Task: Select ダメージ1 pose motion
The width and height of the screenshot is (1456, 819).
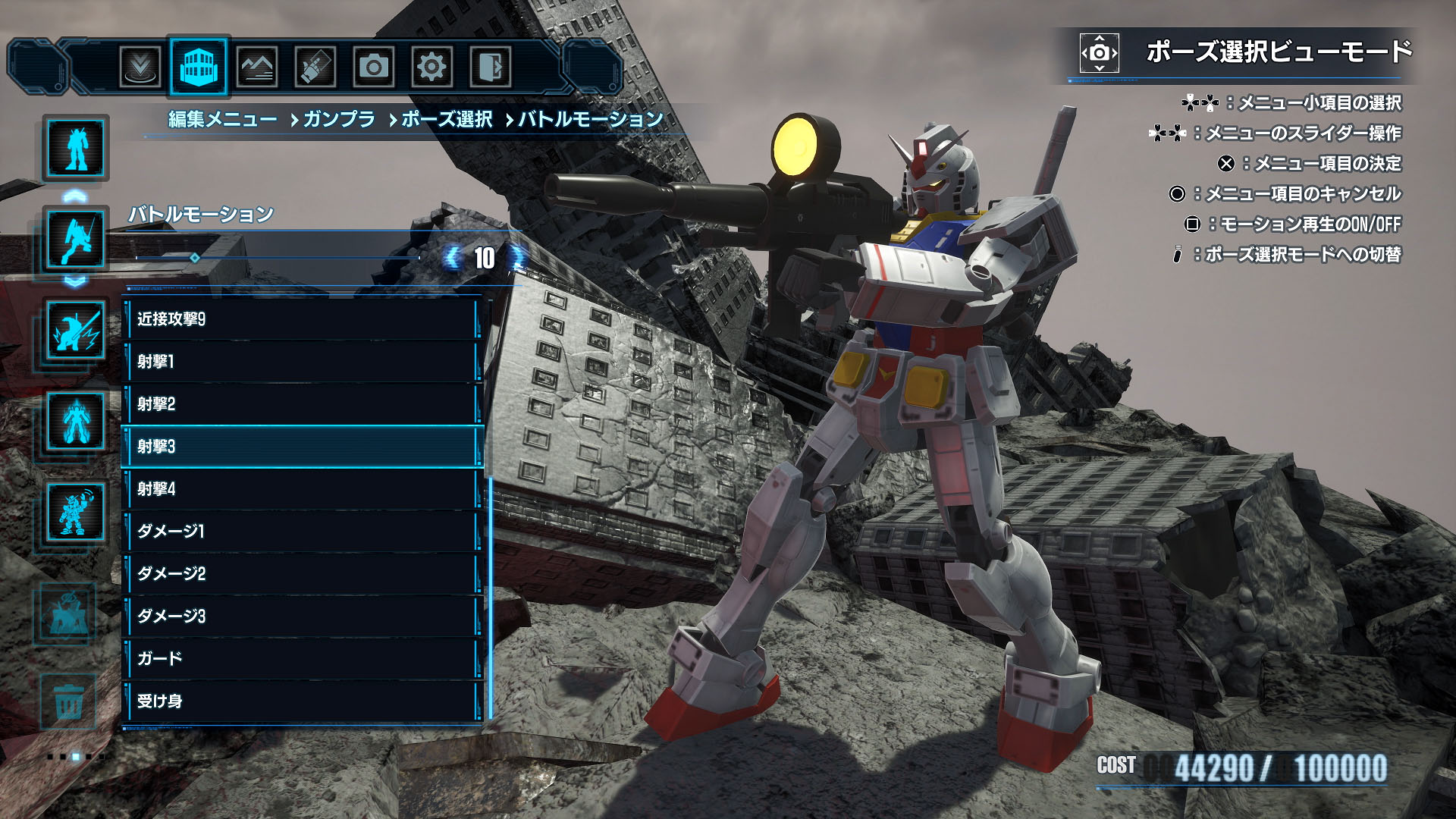Action: tap(302, 532)
